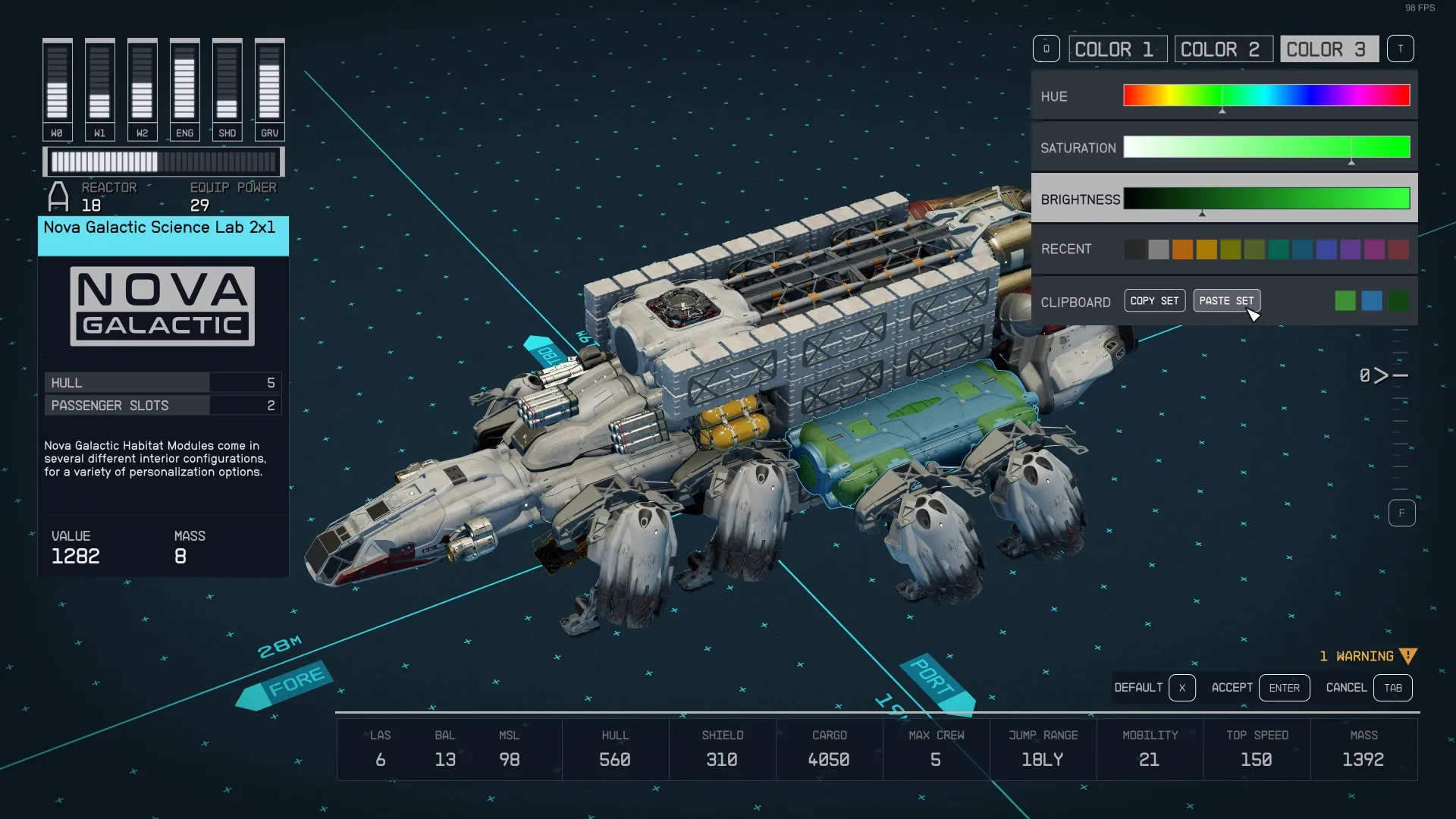Apply colors with Paste Set

coord(1226,301)
